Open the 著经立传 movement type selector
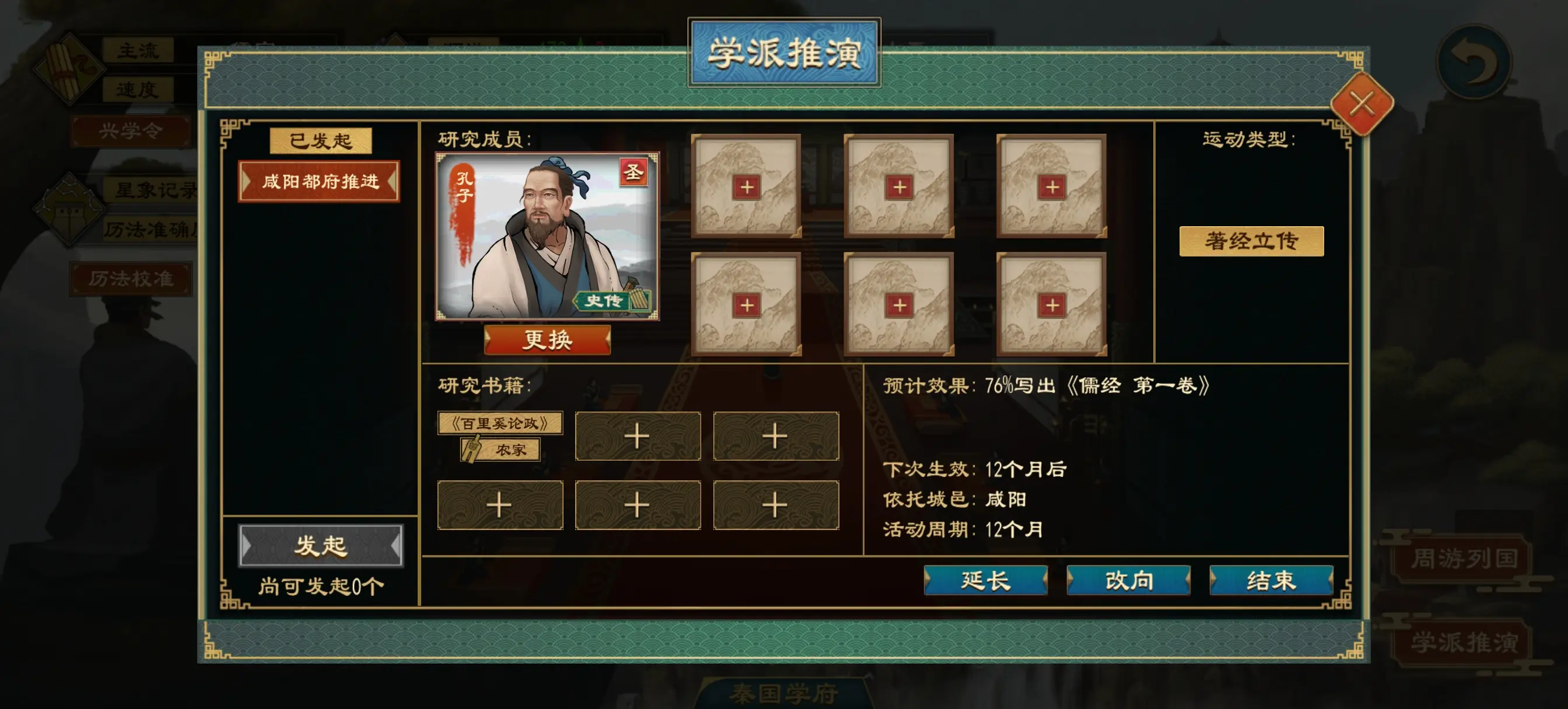 (1252, 241)
